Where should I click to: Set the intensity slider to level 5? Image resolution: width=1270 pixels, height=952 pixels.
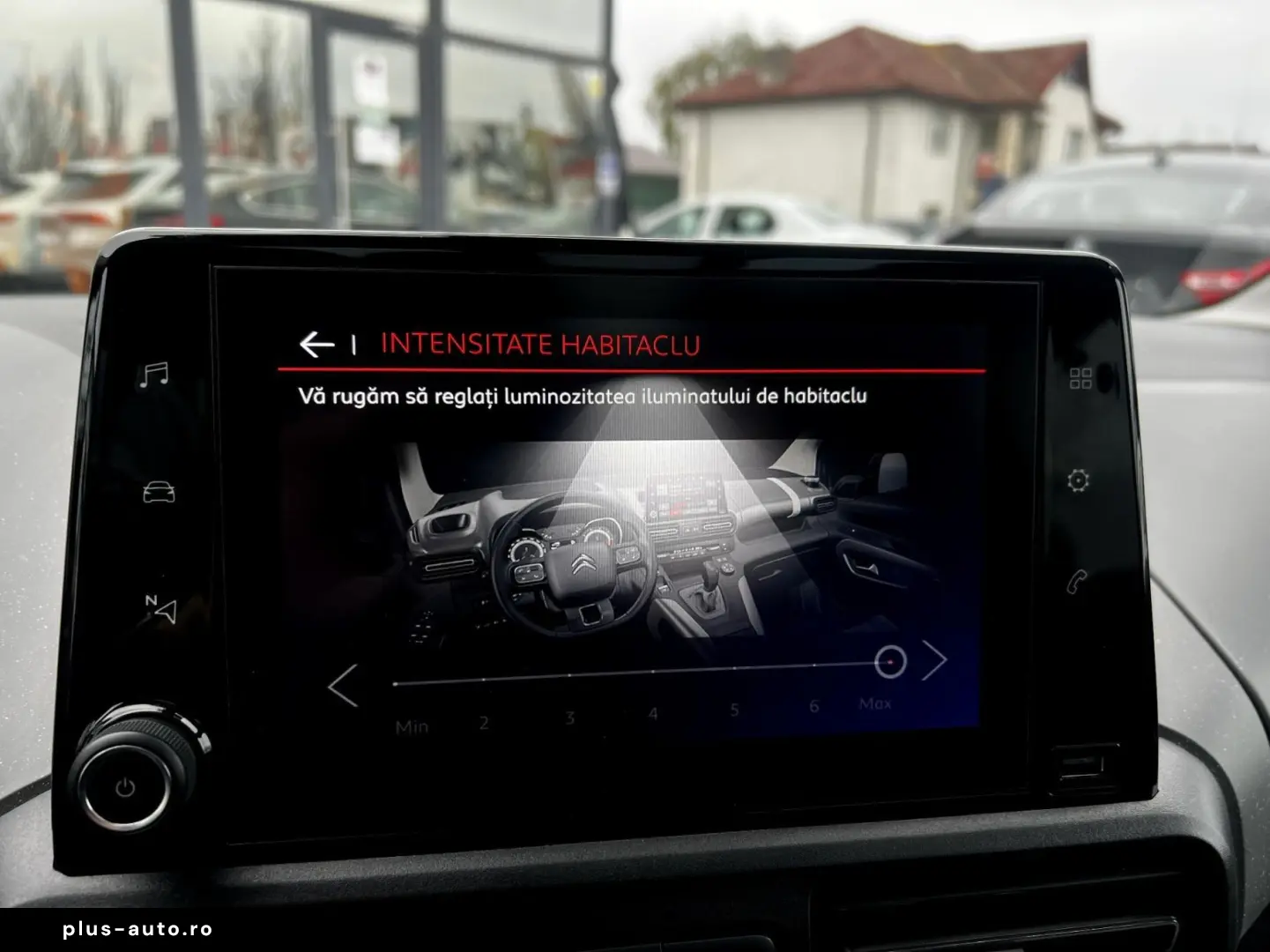pyautogui.click(x=734, y=668)
